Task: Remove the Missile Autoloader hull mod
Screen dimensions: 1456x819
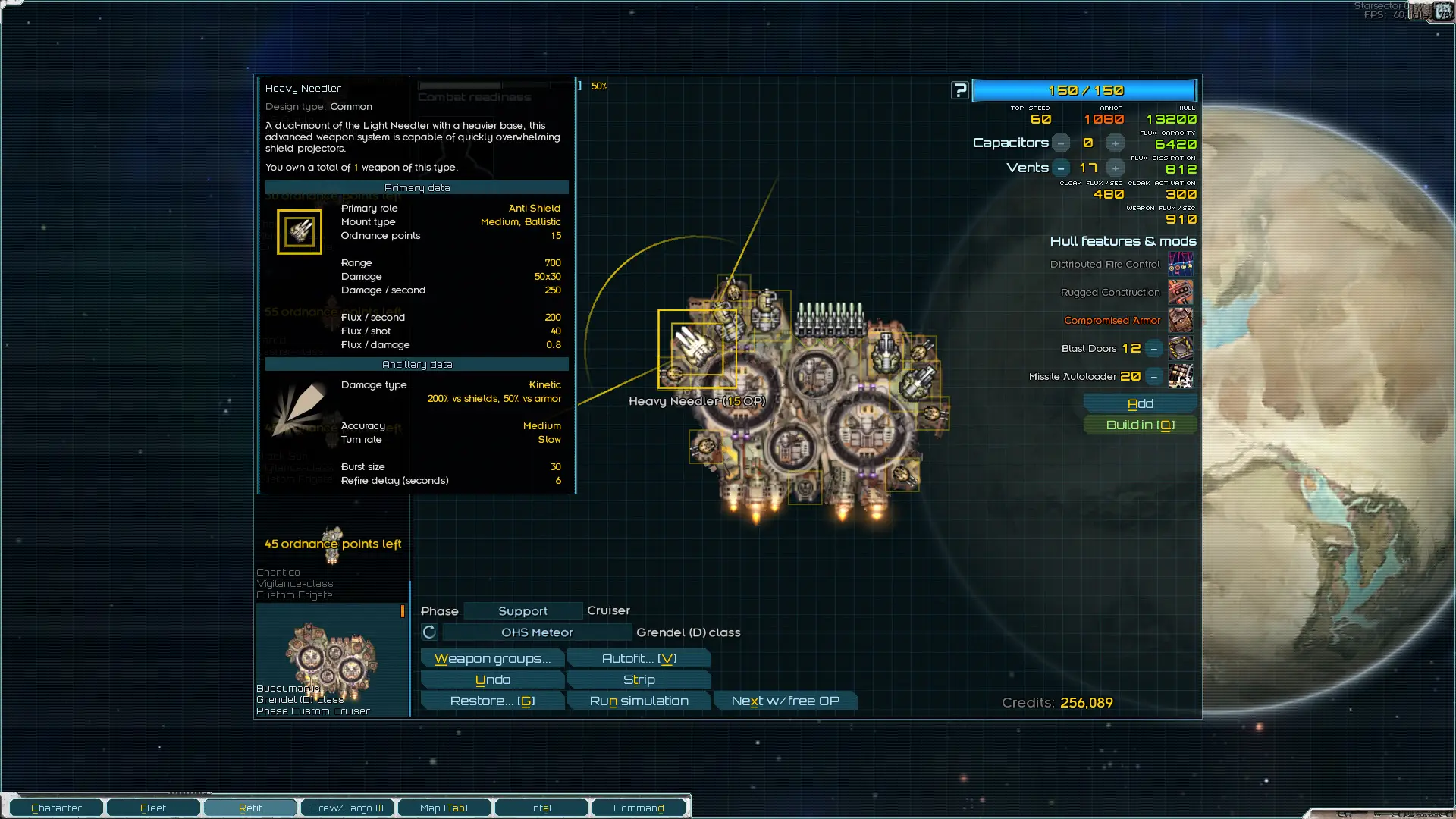Action: pyautogui.click(x=1153, y=376)
